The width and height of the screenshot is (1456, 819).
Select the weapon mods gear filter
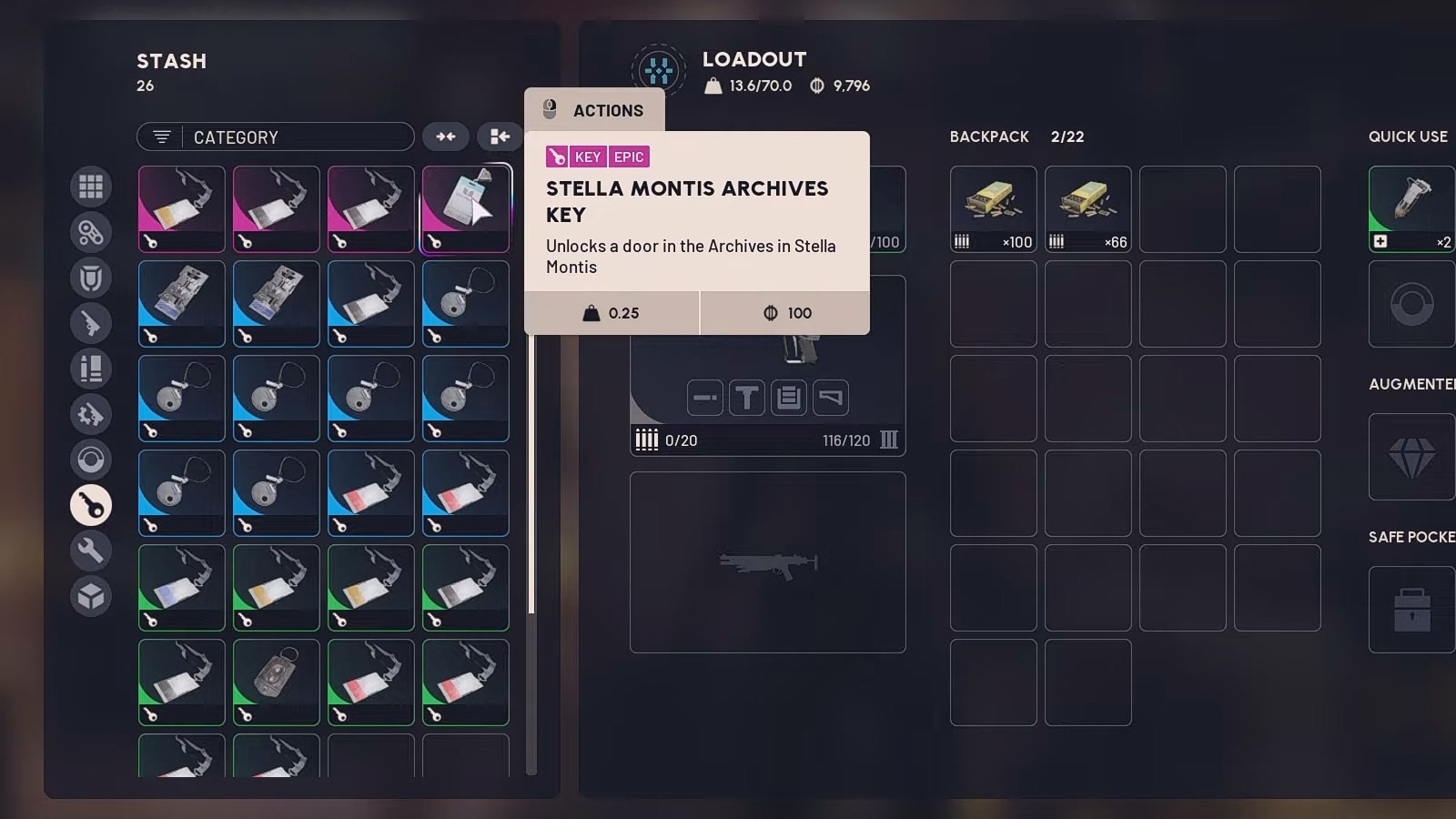point(91,414)
